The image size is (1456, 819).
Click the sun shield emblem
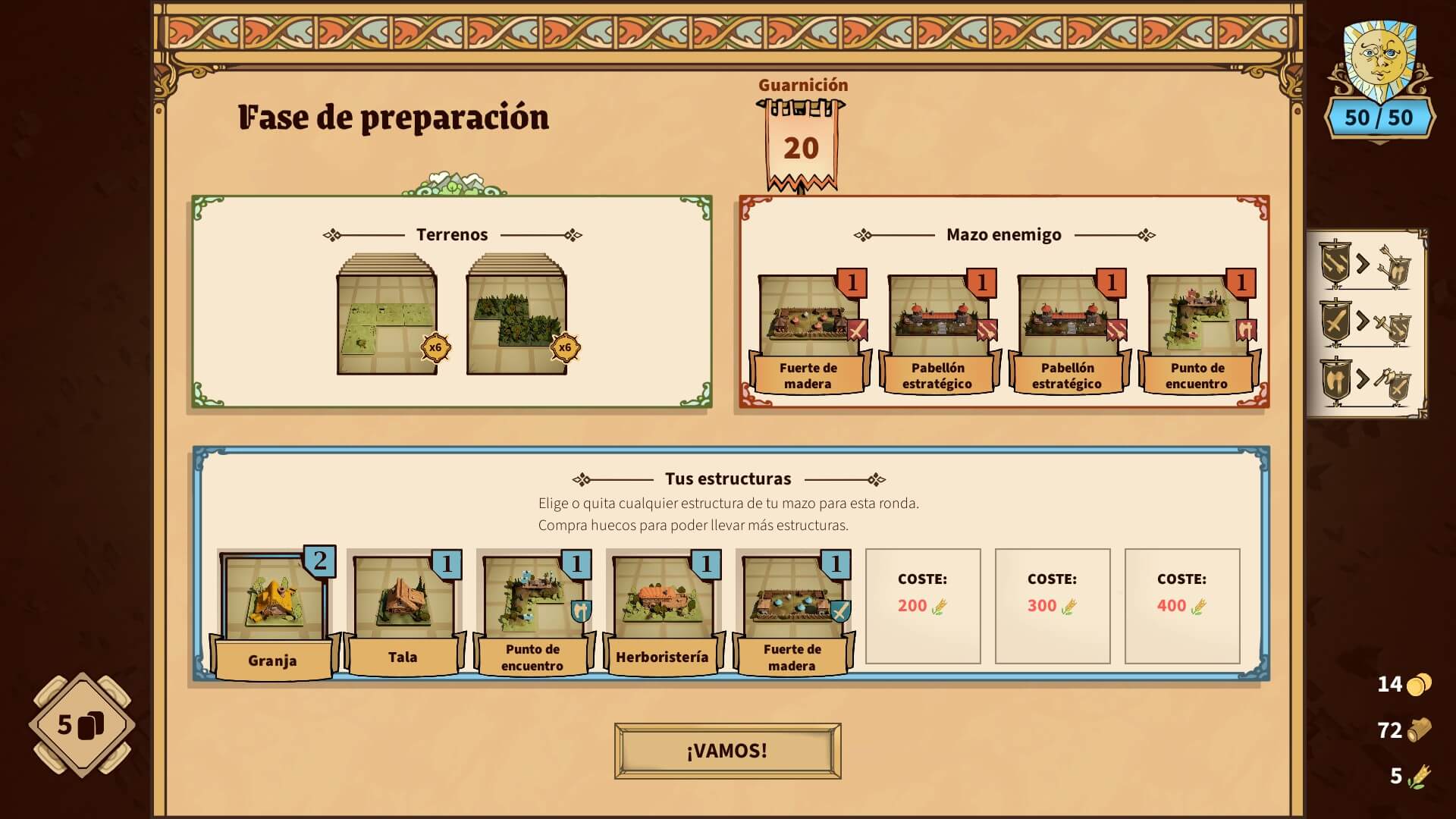(x=1379, y=61)
